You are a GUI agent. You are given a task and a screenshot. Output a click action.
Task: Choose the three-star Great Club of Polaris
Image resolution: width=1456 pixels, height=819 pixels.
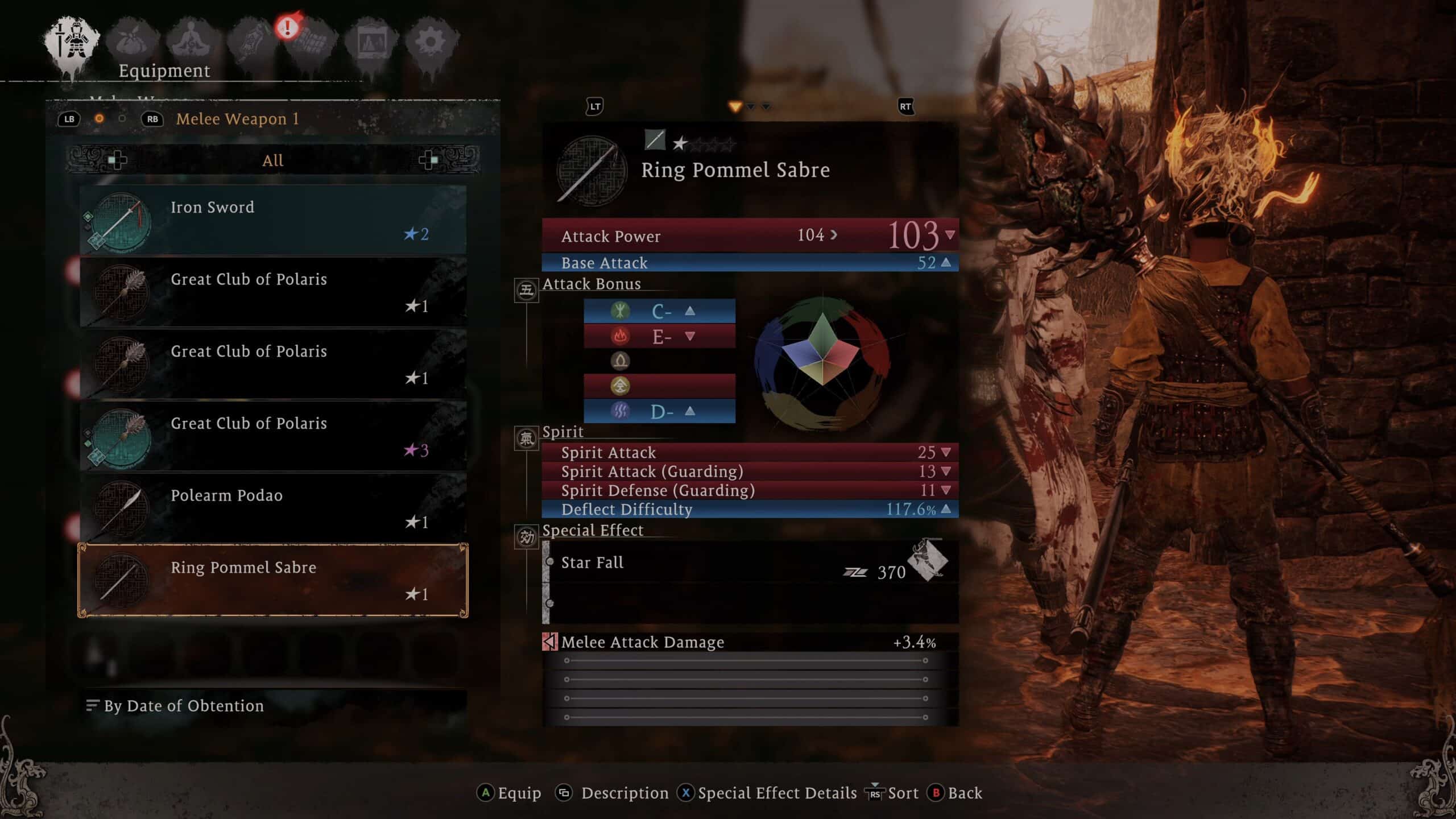(273, 436)
